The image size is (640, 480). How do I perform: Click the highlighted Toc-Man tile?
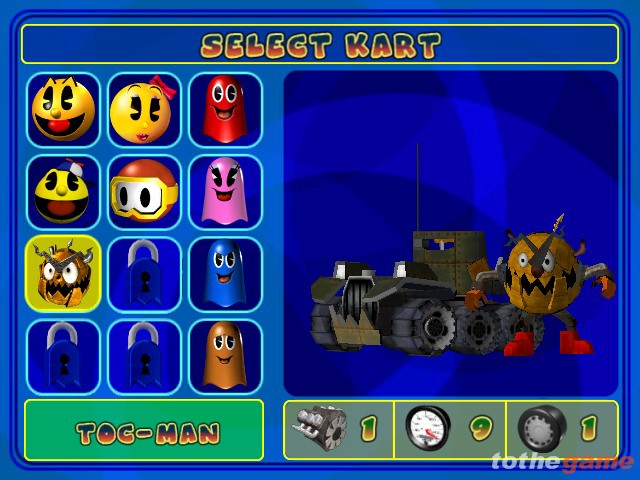coord(63,274)
